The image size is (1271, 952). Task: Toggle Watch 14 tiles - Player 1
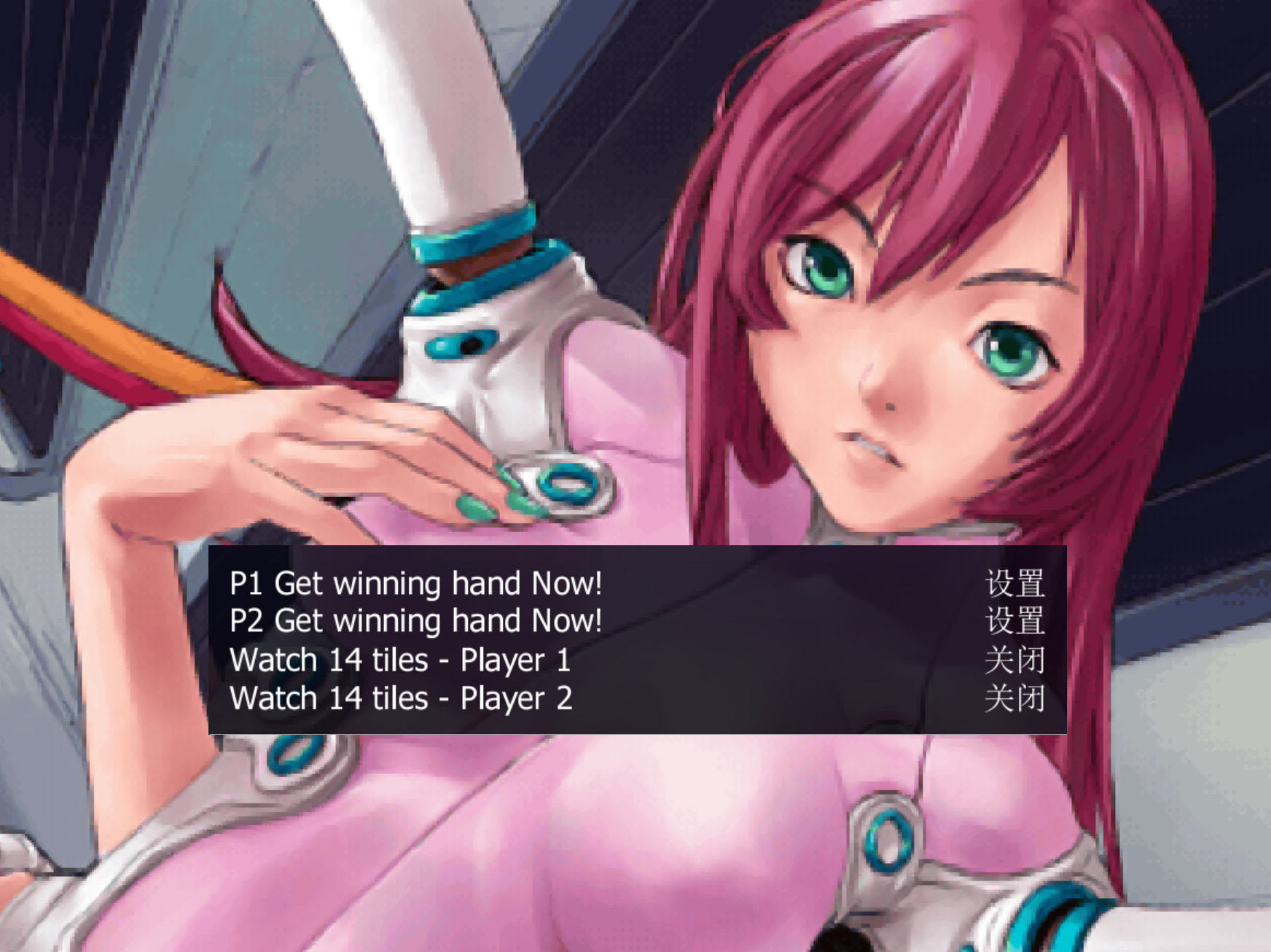400,660
